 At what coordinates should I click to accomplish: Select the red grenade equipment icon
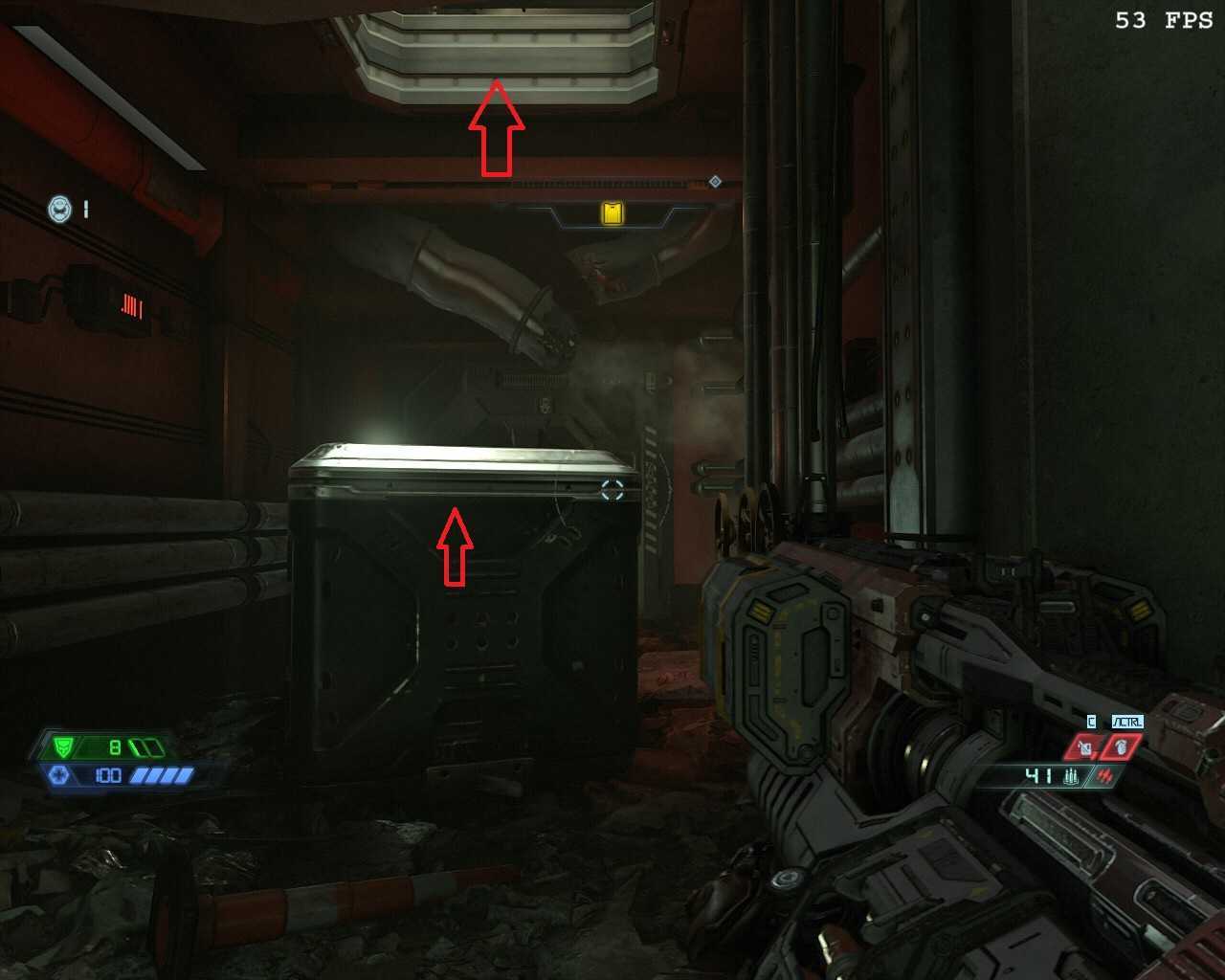pos(1122,746)
